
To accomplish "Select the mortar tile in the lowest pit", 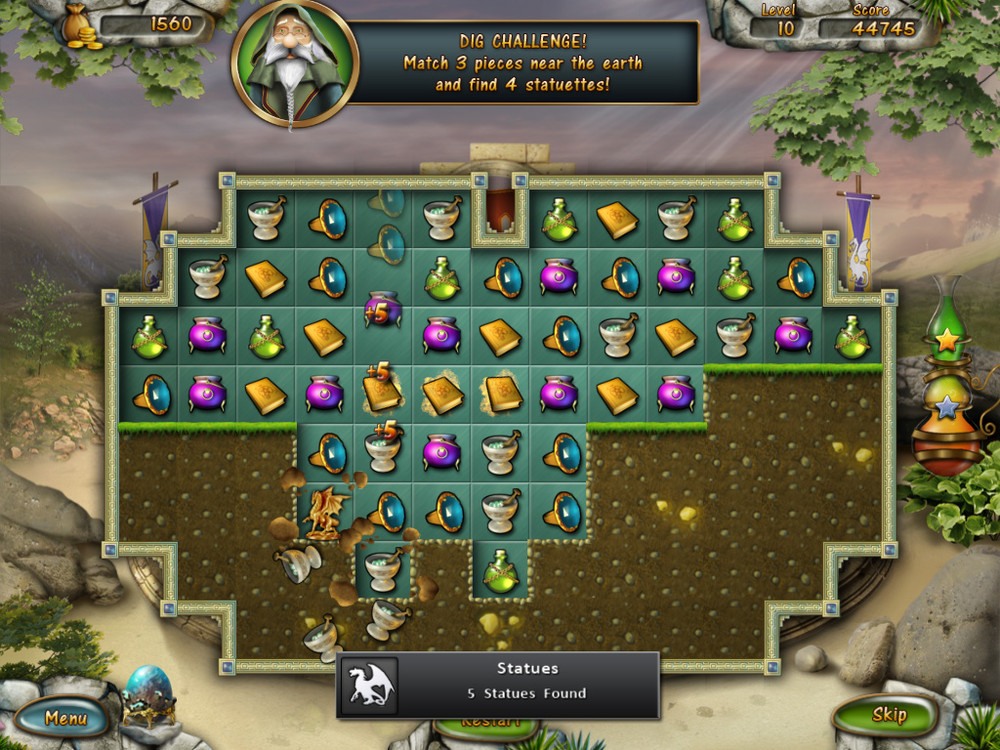I will pos(384,570).
